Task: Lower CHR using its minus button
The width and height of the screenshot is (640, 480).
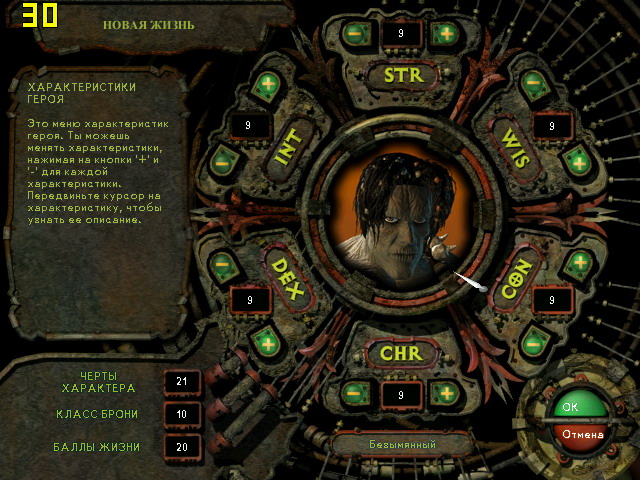Action: (x=354, y=393)
